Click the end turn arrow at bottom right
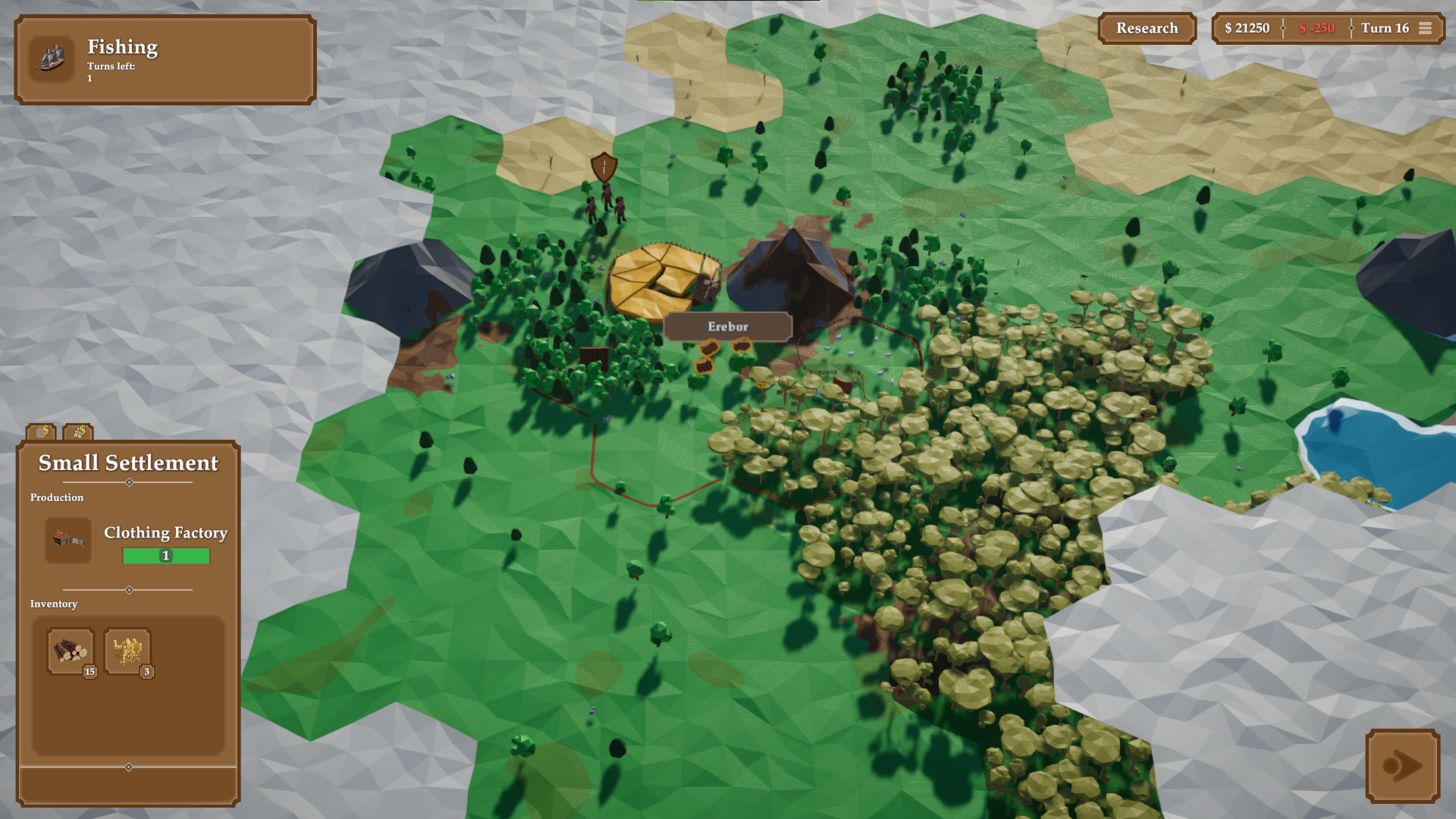Image resolution: width=1456 pixels, height=819 pixels. pos(1404,767)
